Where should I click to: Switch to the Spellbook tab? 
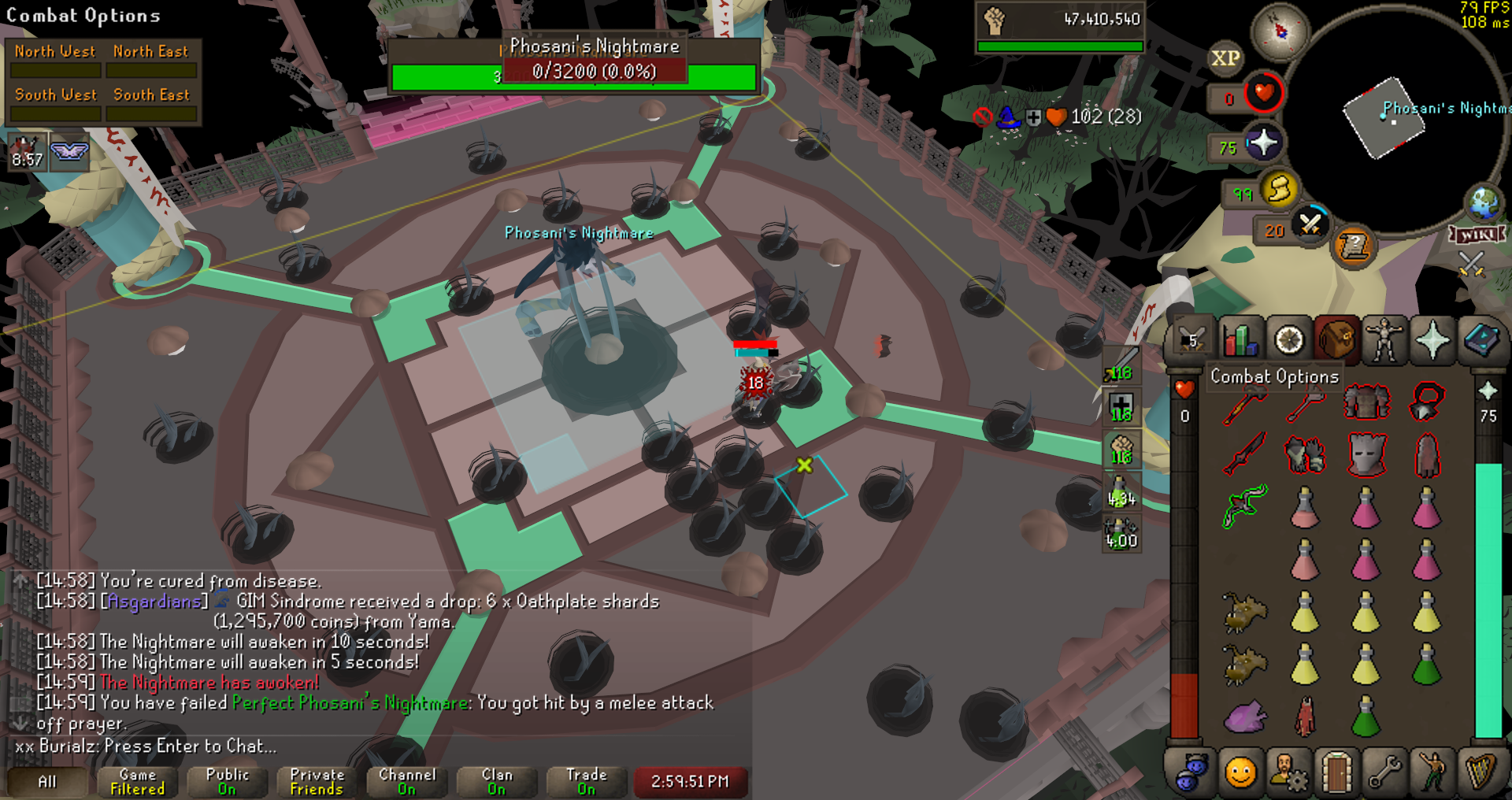(x=1481, y=341)
